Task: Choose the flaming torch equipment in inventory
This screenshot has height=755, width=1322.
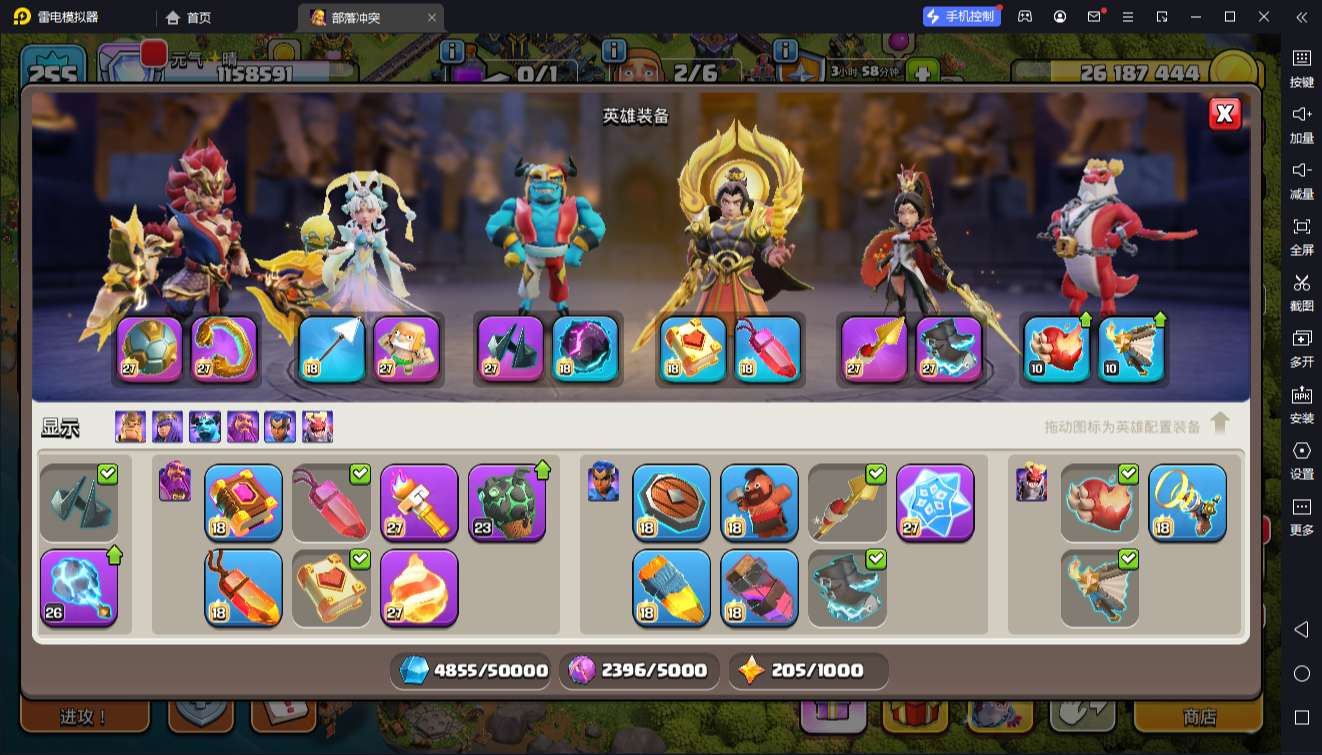Action: tap(419, 502)
